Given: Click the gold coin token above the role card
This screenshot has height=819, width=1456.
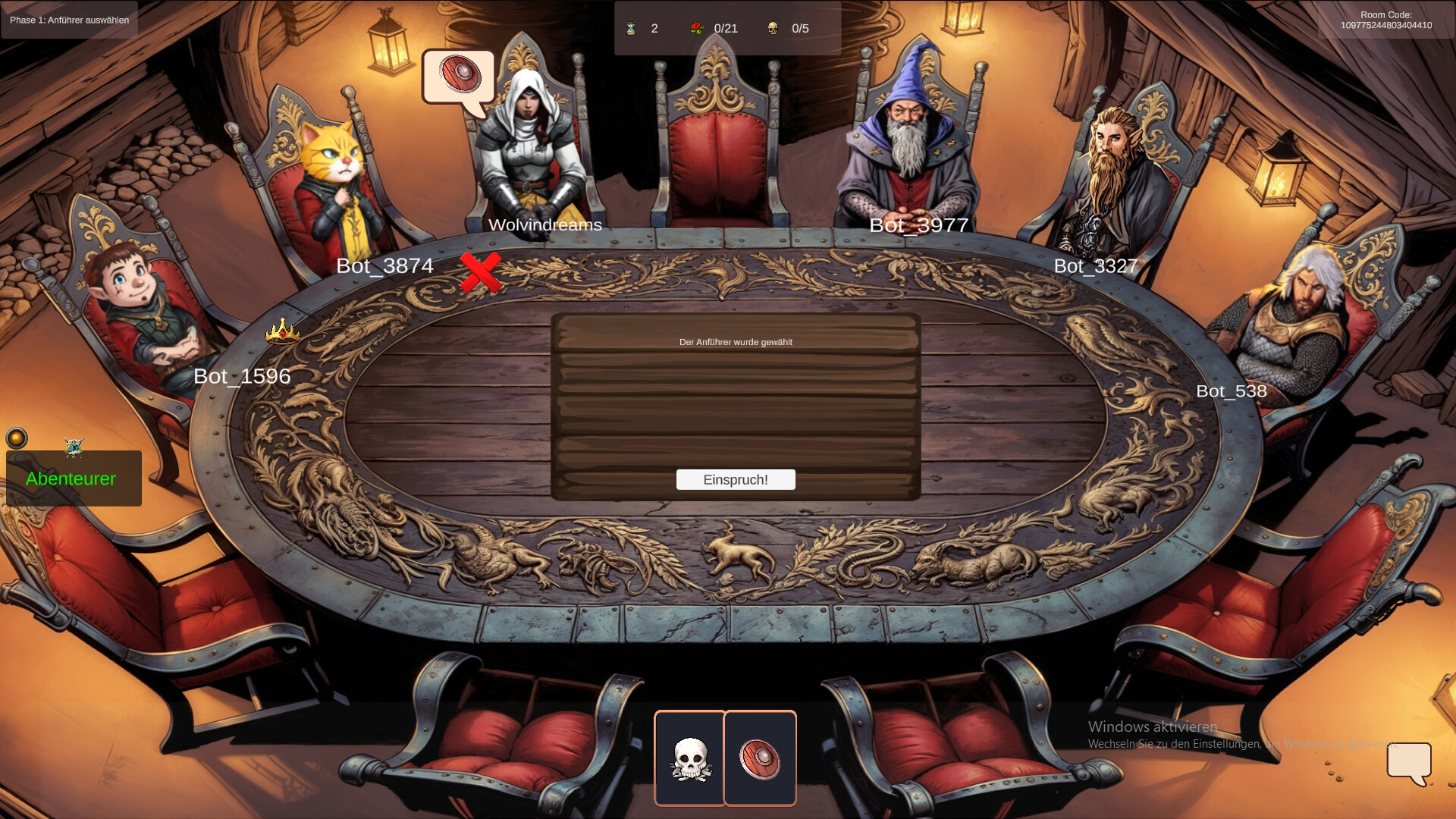Looking at the screenshot, I should pos(17,438).
